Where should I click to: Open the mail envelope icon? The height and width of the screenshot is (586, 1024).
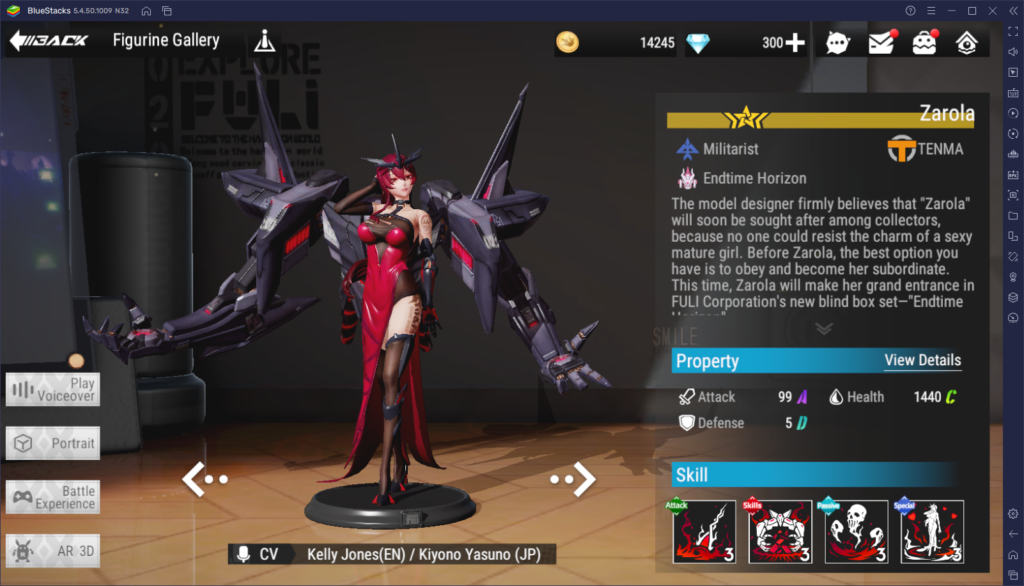coord(880,42)
